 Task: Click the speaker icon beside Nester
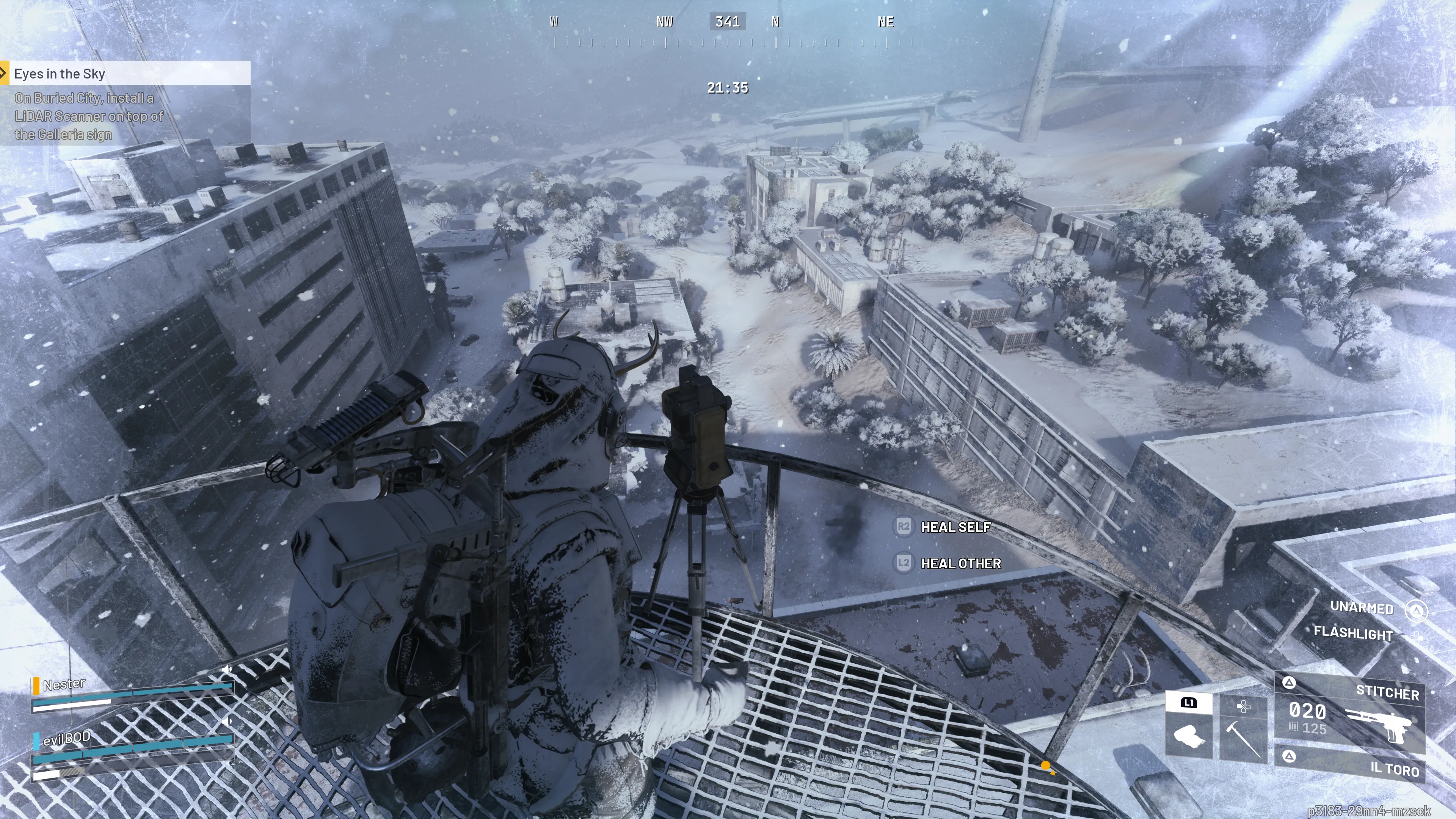(227, 670)
